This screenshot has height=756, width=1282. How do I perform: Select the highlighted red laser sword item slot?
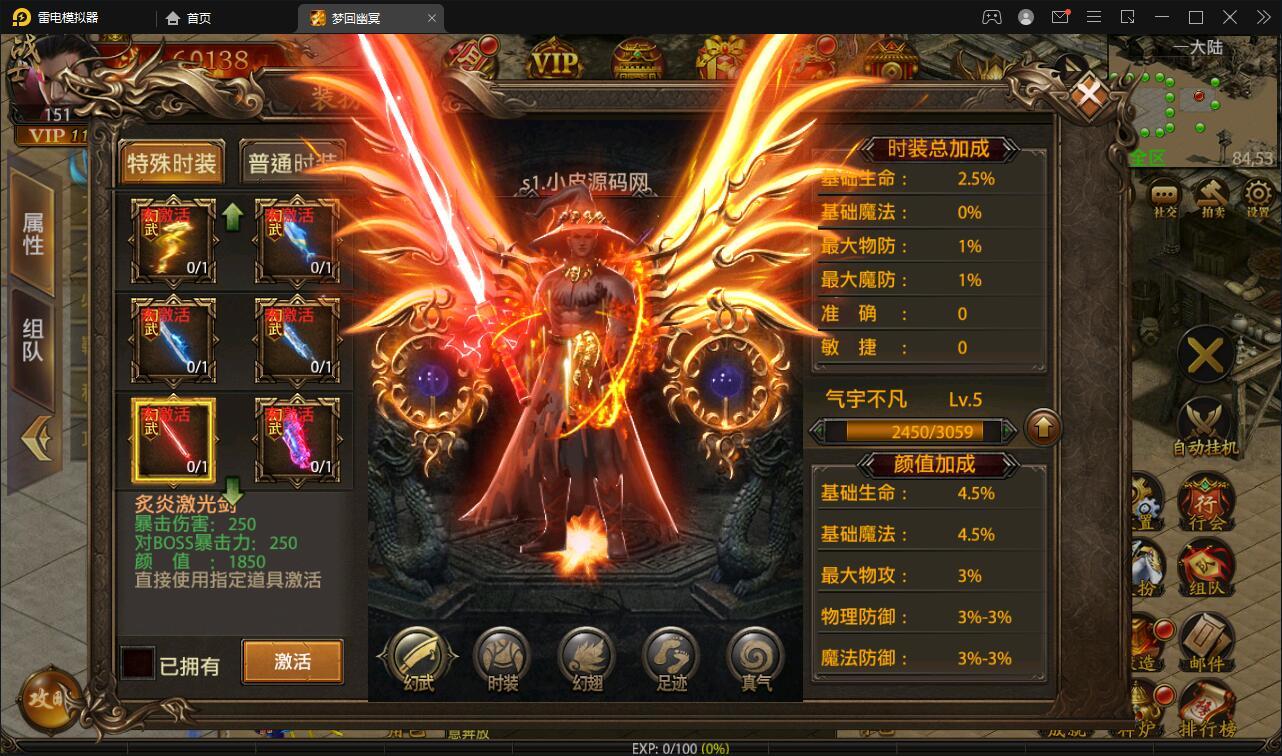172,440
